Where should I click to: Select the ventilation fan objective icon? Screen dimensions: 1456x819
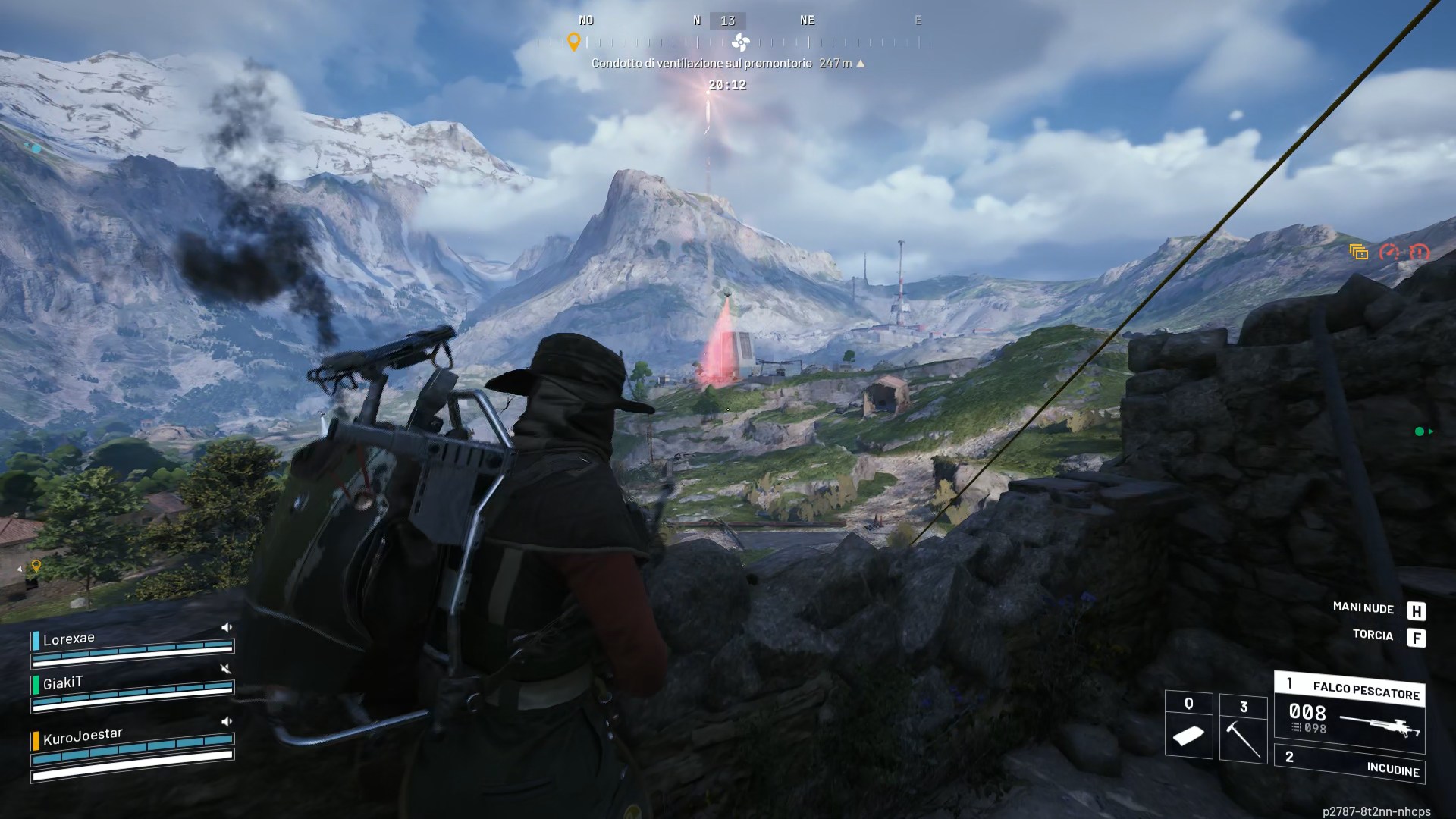point(741,42)
